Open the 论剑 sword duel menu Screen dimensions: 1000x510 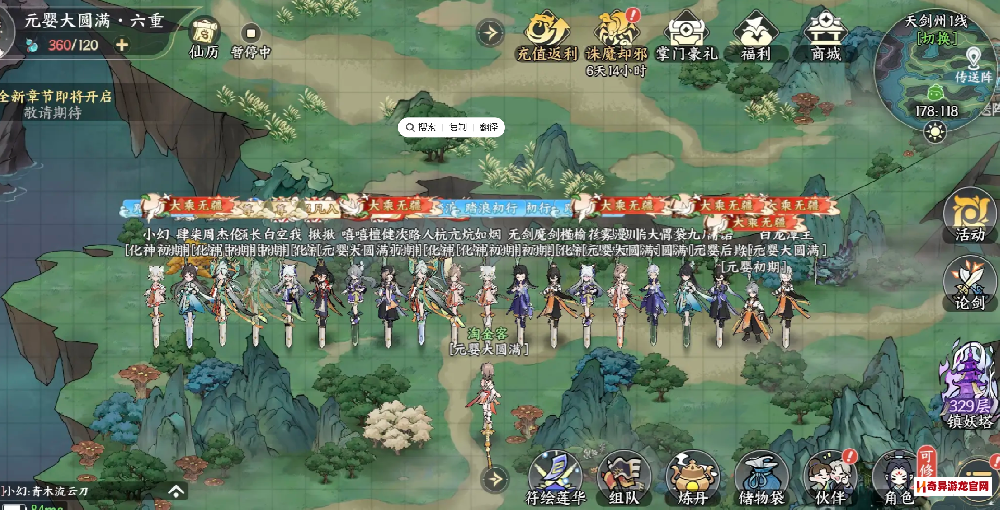969,282
